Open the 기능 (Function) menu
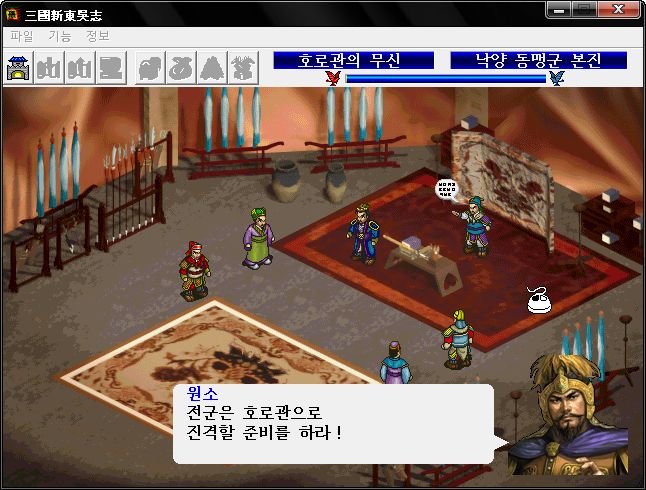This screenshot has height=490, width=646. pyautogui.click(x=60, y=36)
